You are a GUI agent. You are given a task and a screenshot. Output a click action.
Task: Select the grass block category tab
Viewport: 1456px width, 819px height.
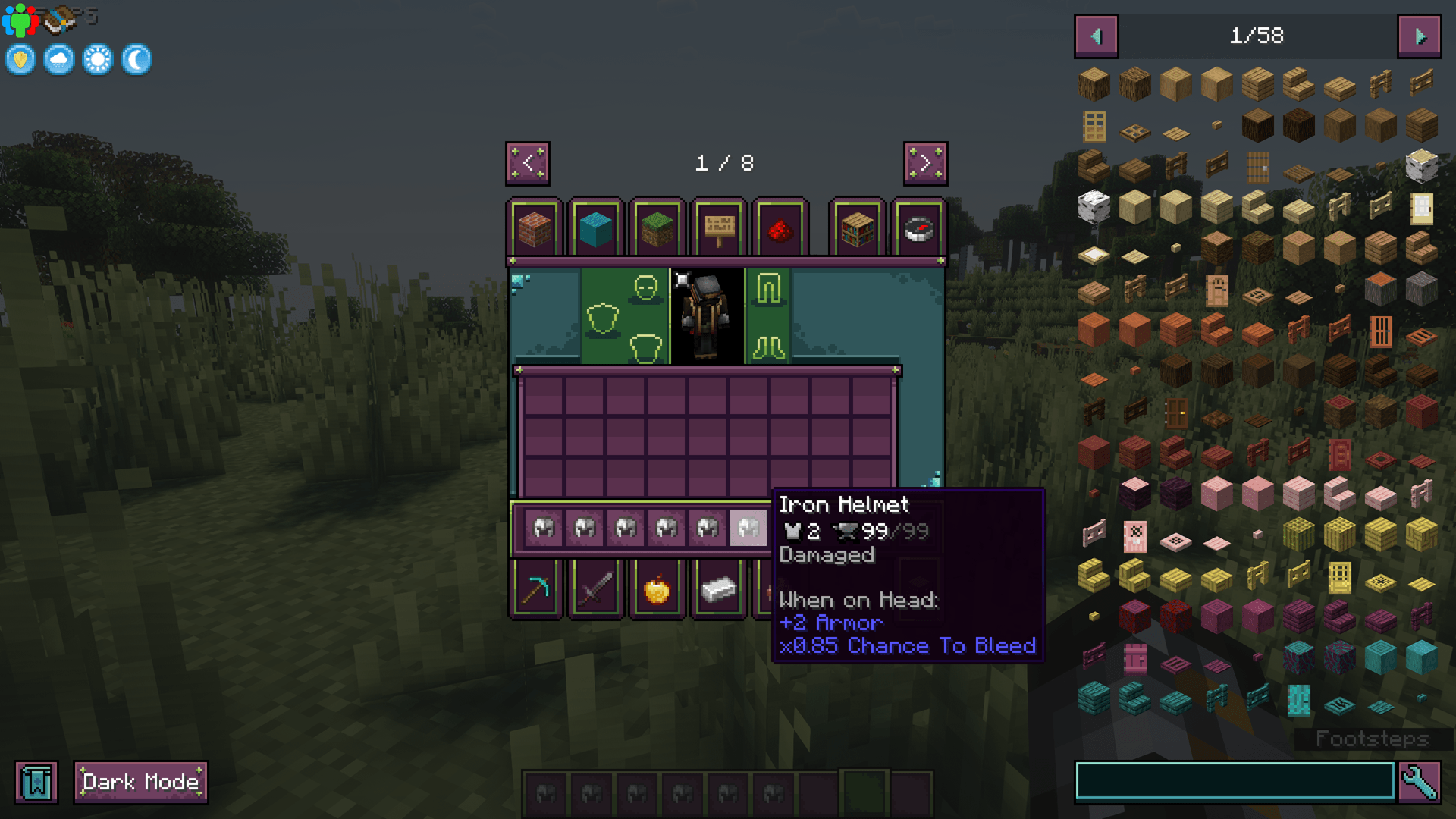tap(657, 227)
